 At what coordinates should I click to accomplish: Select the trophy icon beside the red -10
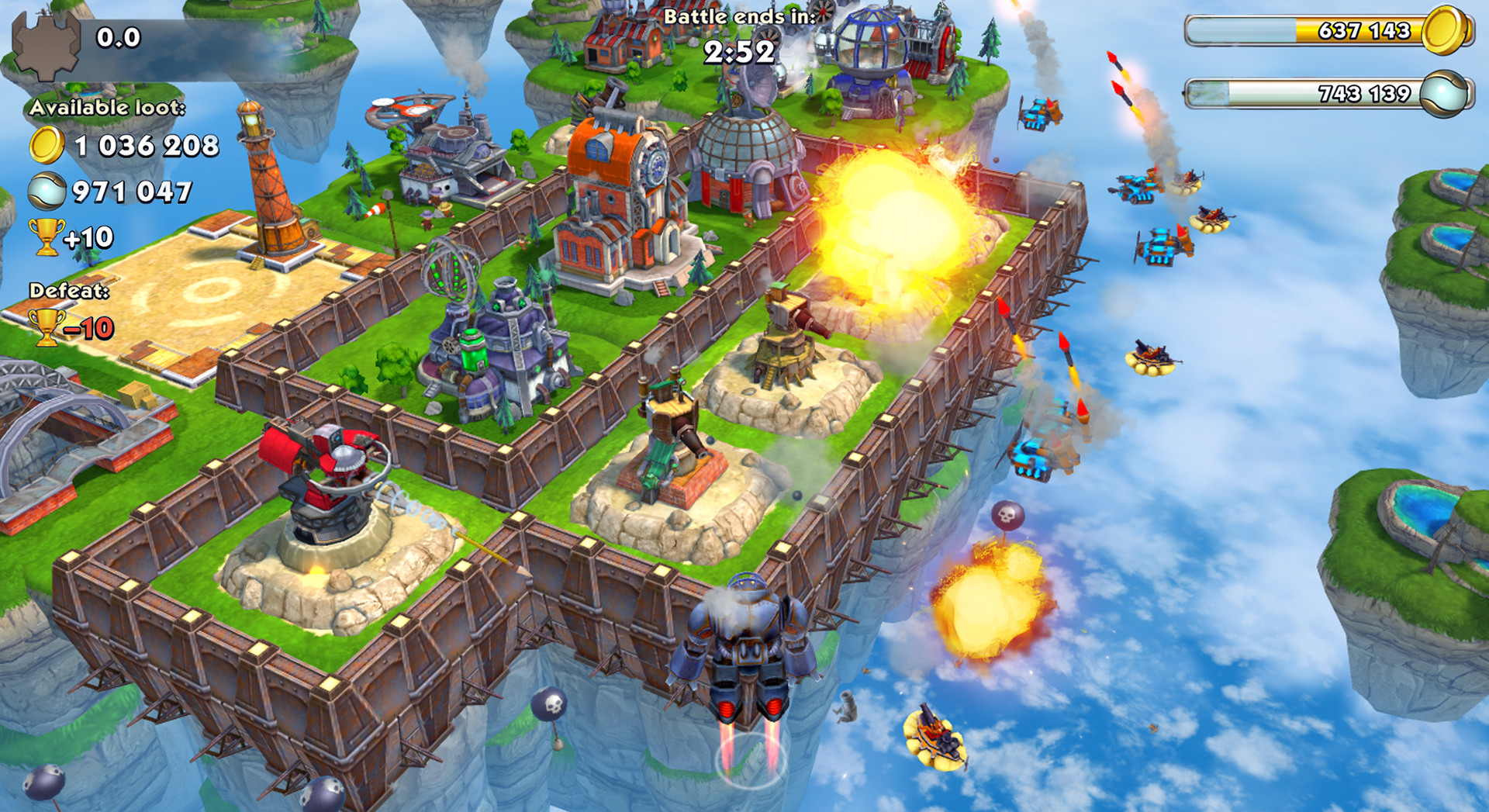(x=47, y=330)
